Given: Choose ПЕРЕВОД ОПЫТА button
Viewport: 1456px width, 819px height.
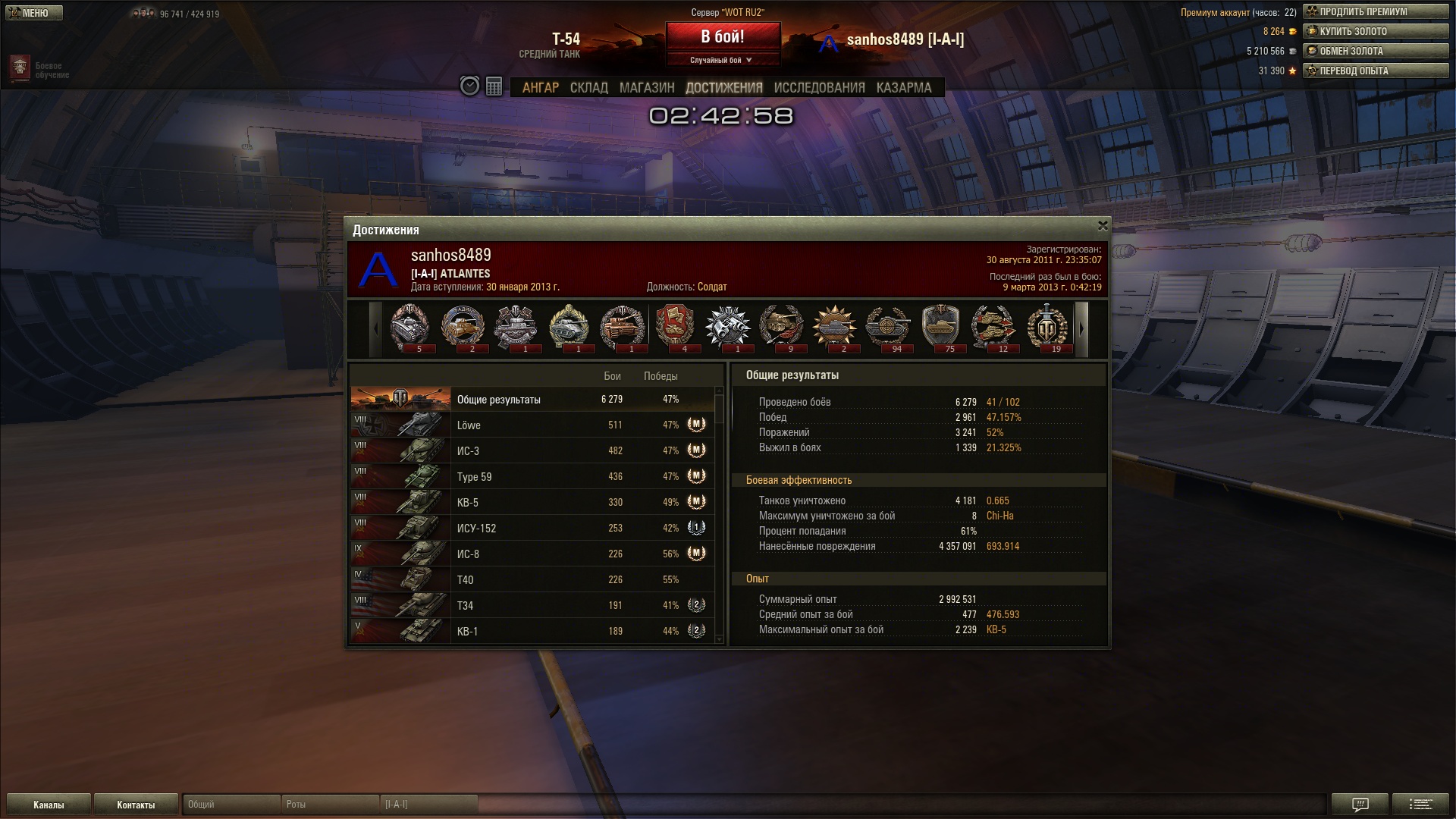Looking at the screenshot, I should click(1375, 71).
